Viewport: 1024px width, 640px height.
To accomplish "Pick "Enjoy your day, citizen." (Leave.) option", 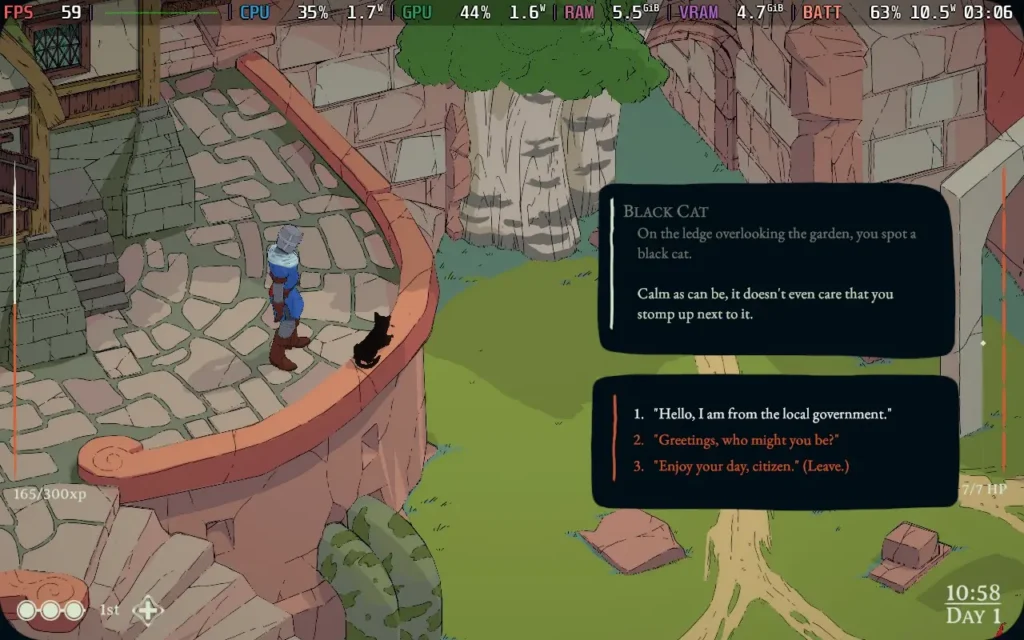I will click(751, 466).
